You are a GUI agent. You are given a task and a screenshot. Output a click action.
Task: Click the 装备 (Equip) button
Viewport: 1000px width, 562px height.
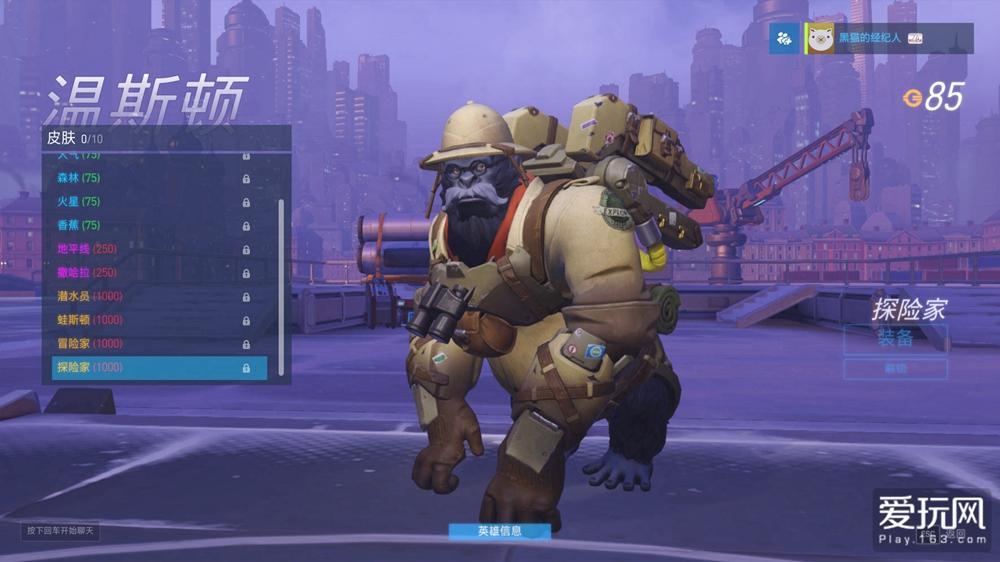tap(895, 338)
